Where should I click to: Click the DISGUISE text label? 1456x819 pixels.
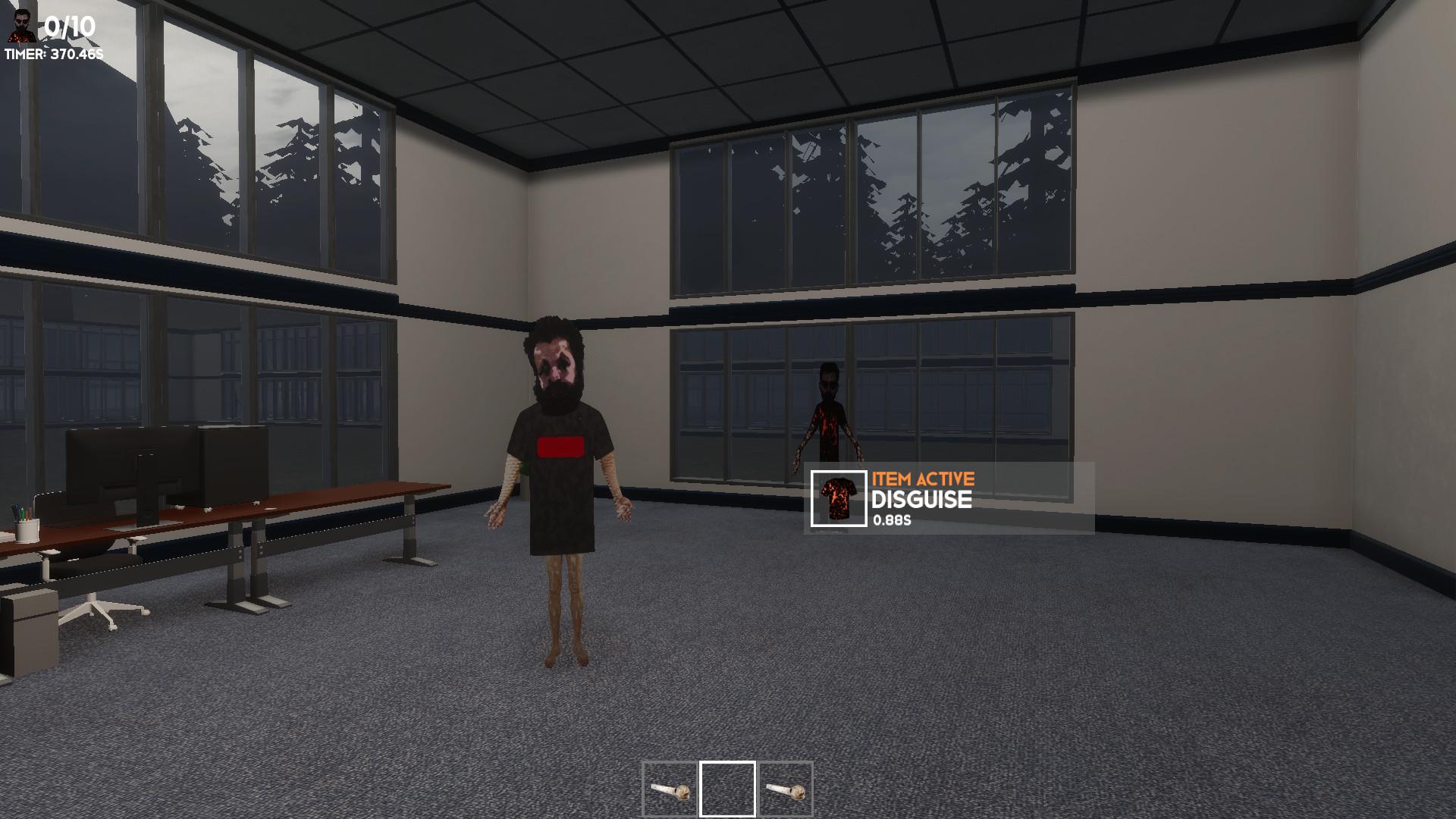click(921, 500)
